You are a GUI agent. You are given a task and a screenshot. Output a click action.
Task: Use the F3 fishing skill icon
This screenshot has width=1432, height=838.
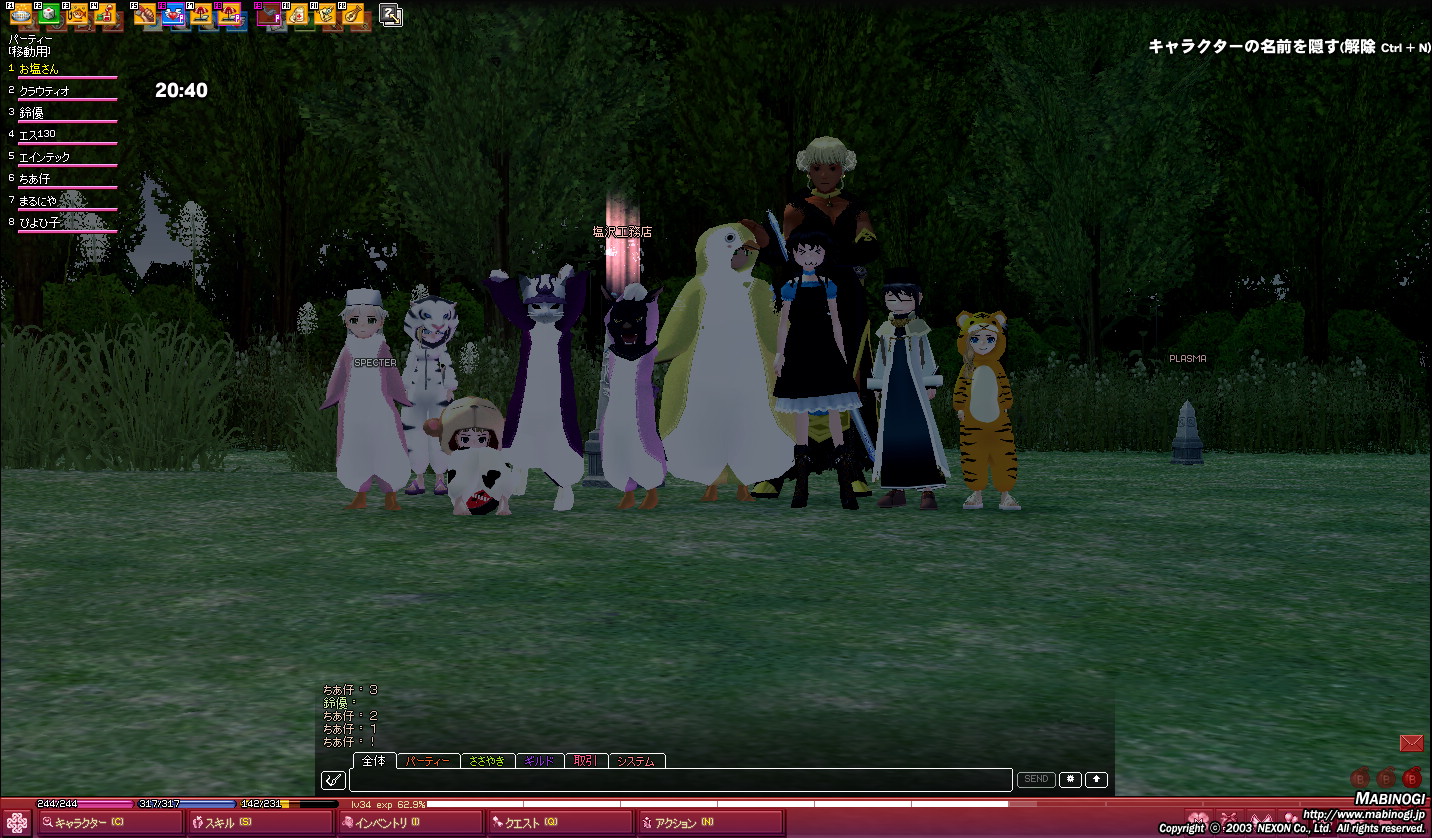76,14
